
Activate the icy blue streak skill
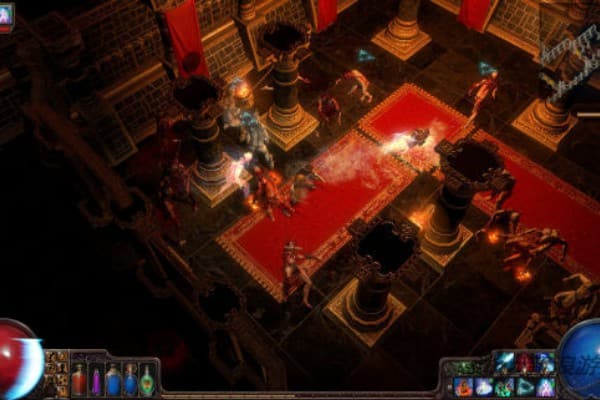504,361
